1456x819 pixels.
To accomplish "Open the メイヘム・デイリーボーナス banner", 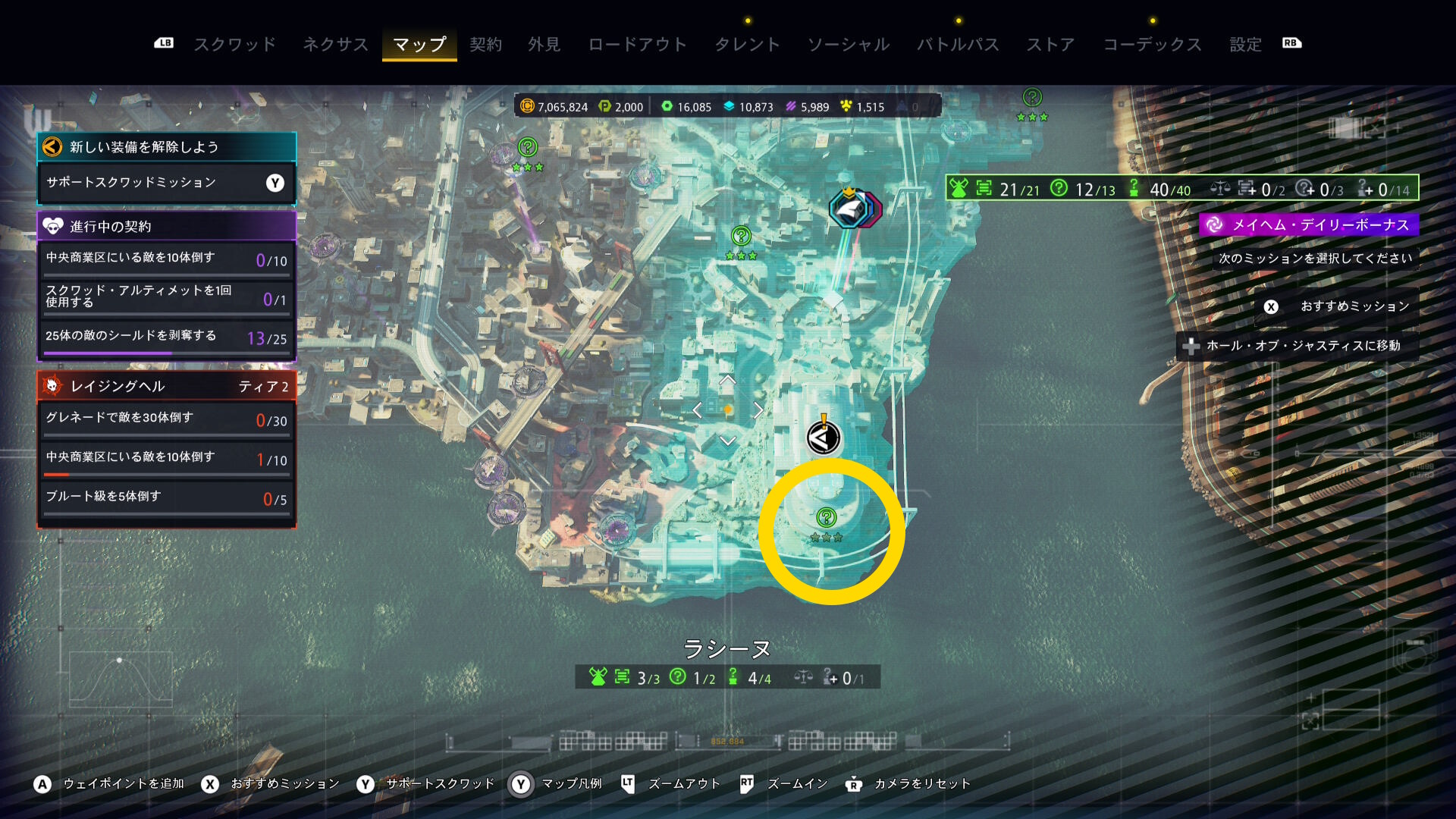I will tap(1310, 224).
